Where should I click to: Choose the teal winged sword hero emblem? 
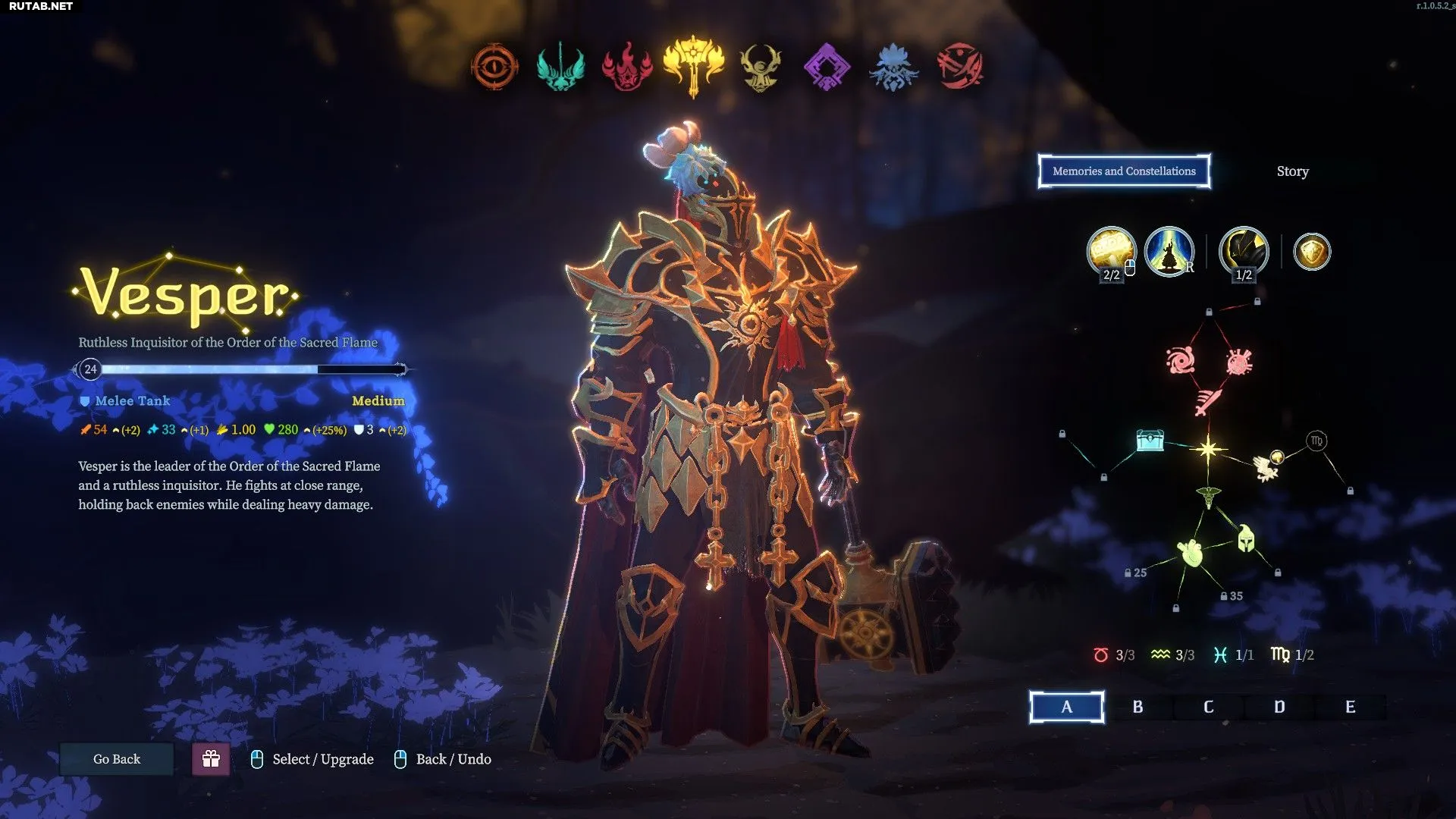[x=560, y=67]
